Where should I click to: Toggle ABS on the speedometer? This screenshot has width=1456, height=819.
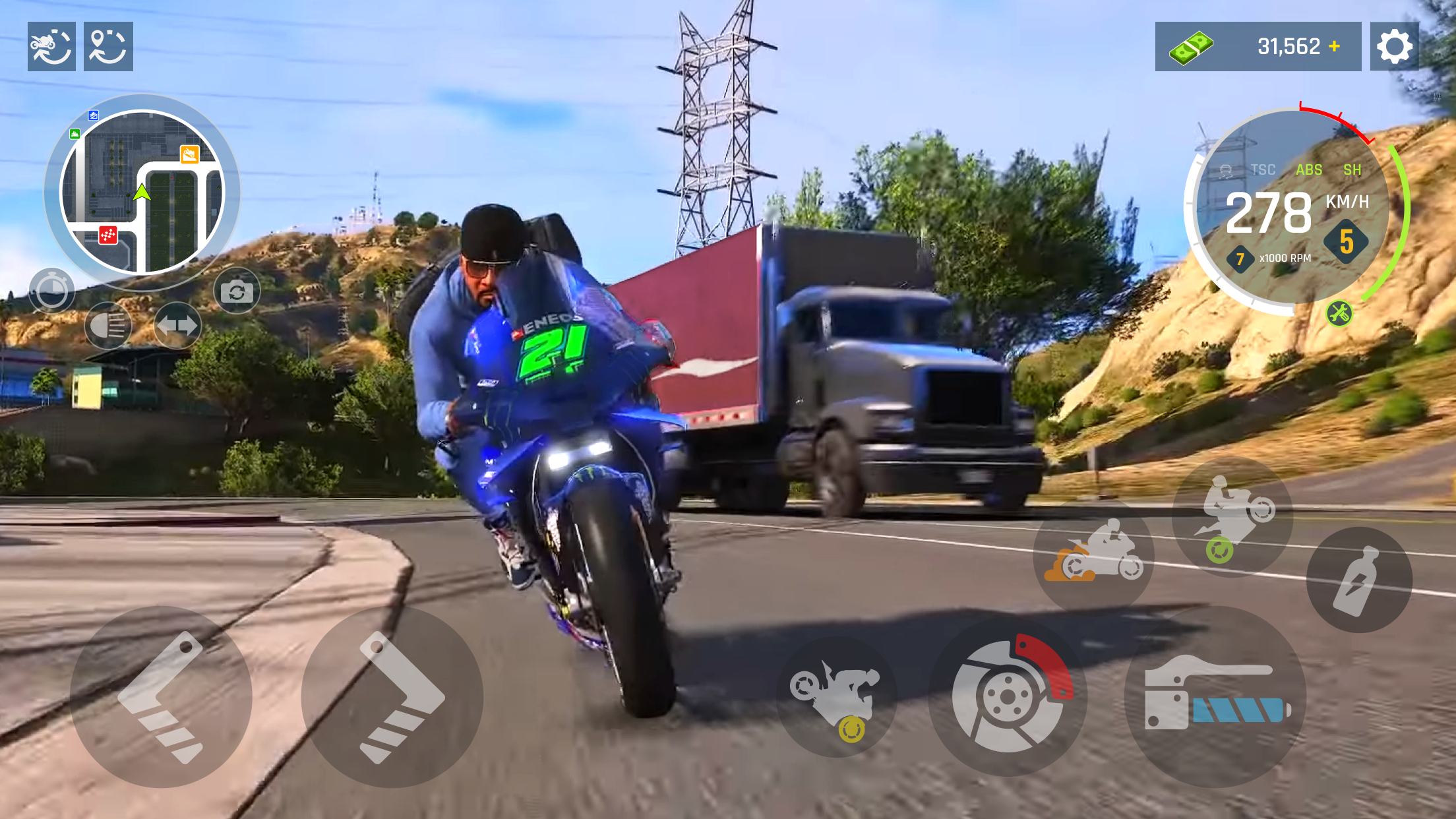pyautogui.click(x=1308, y=169)
